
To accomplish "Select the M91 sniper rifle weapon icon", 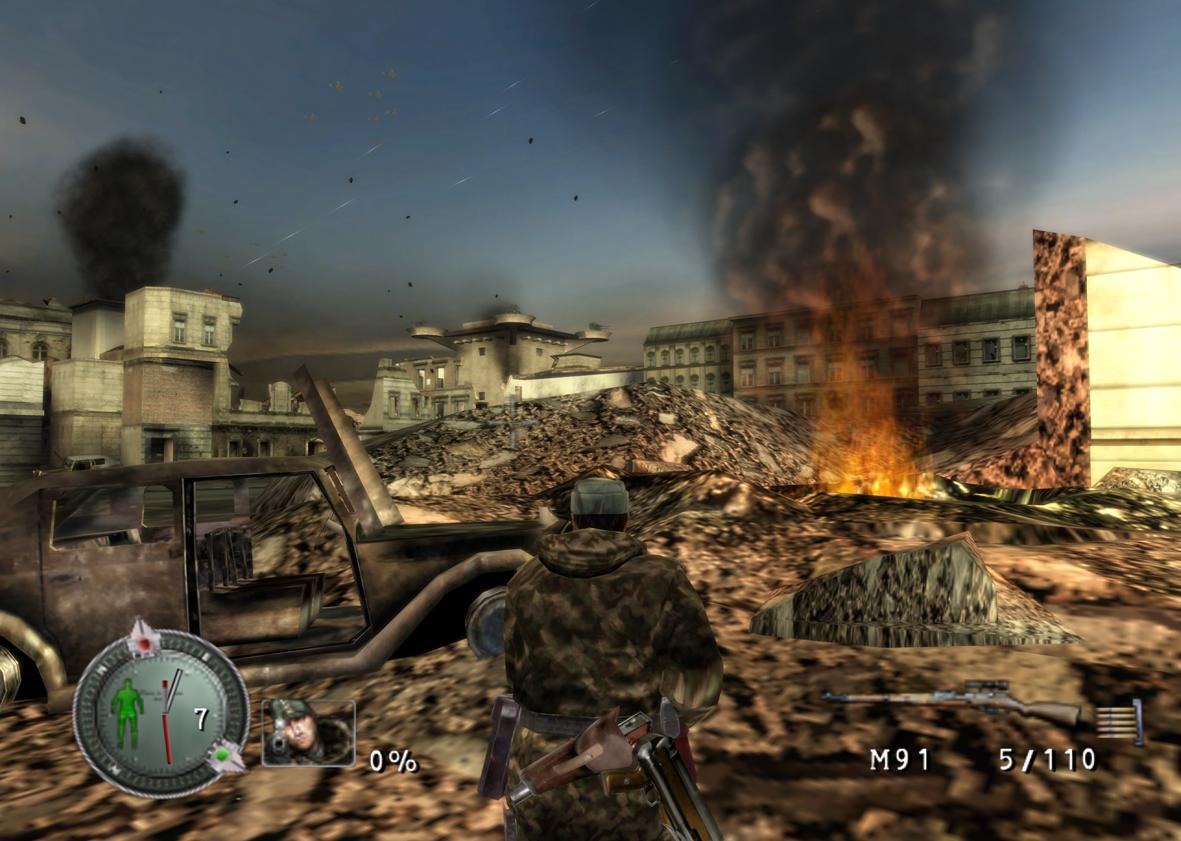I will pyautogui.click(x=950, y=705).
